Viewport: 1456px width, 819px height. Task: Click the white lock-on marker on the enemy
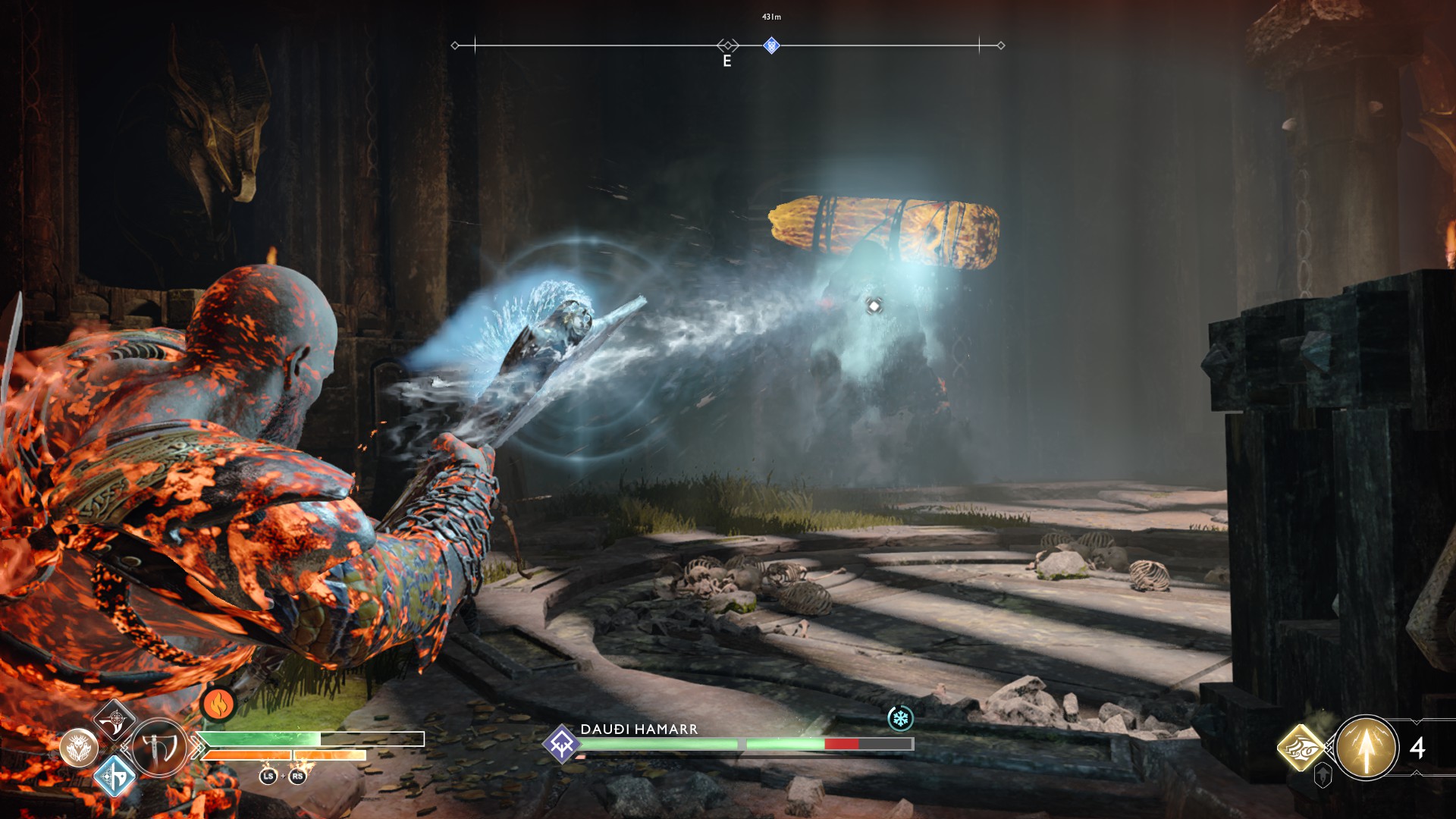pyautogui.click(x=874, y=306)
